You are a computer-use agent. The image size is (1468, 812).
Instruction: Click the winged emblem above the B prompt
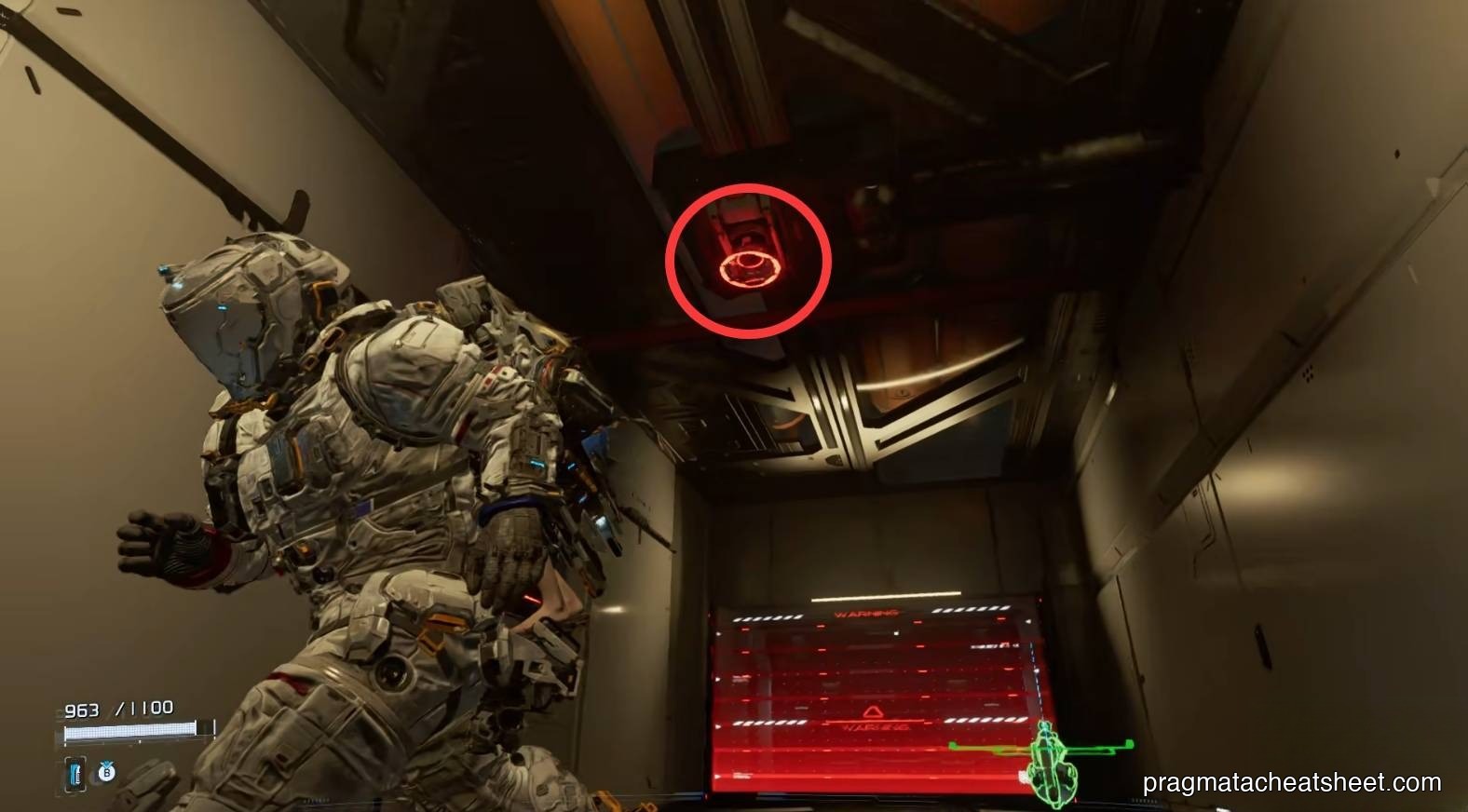[x=105, y=763]
